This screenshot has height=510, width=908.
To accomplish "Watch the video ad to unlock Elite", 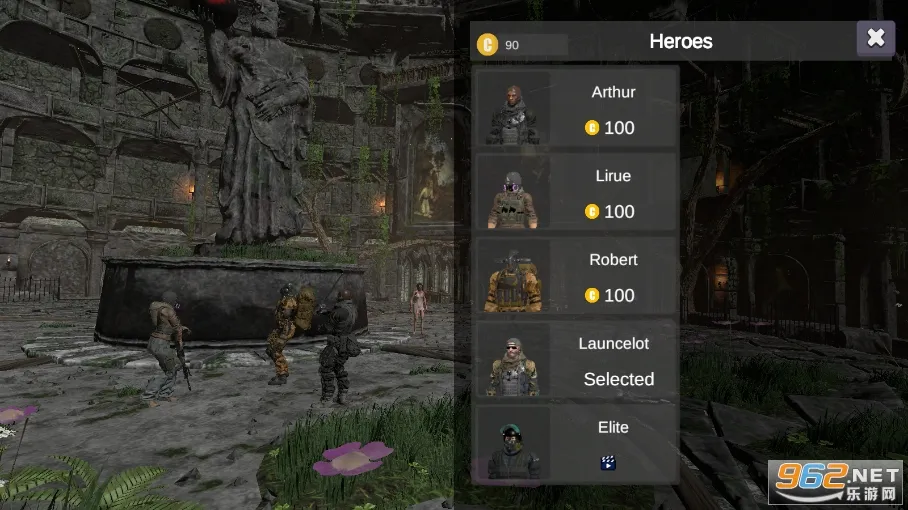I will pyautogui.click(x=608, y=462).
